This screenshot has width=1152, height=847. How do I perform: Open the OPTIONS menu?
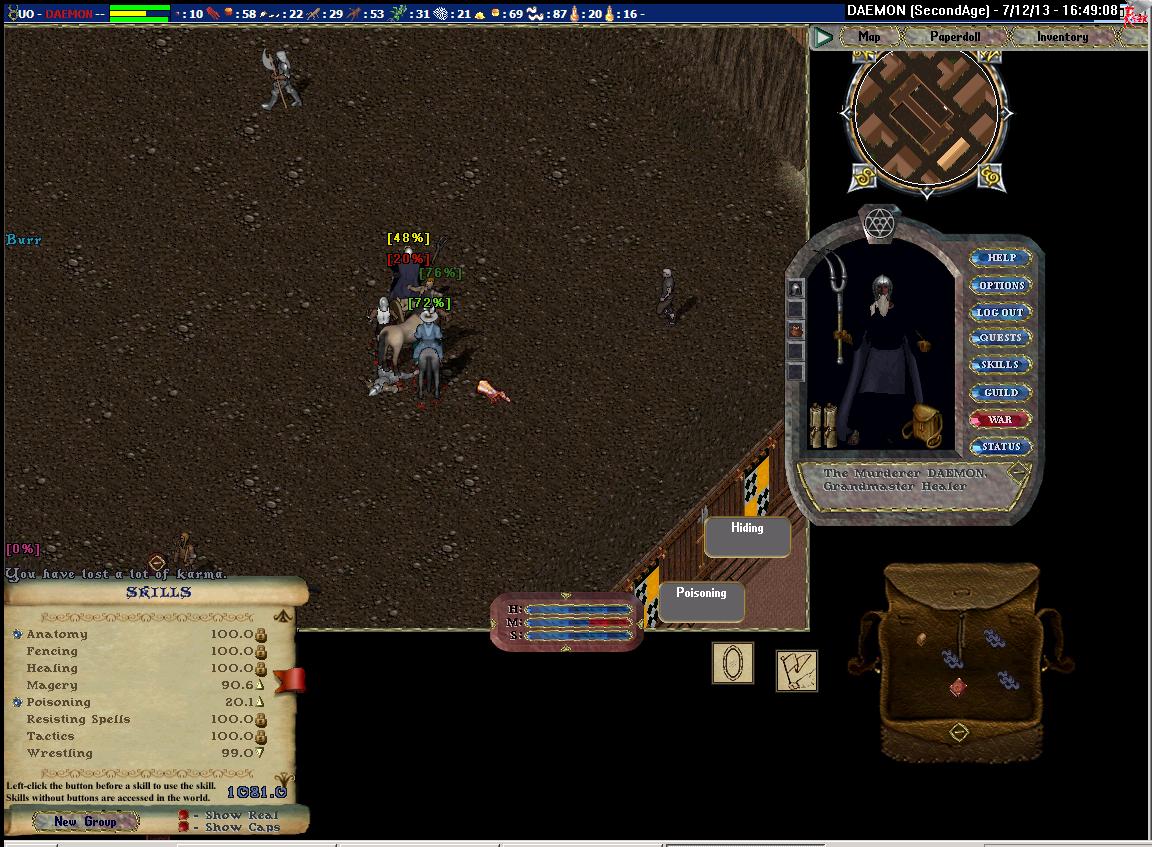tap(1001, 285)
